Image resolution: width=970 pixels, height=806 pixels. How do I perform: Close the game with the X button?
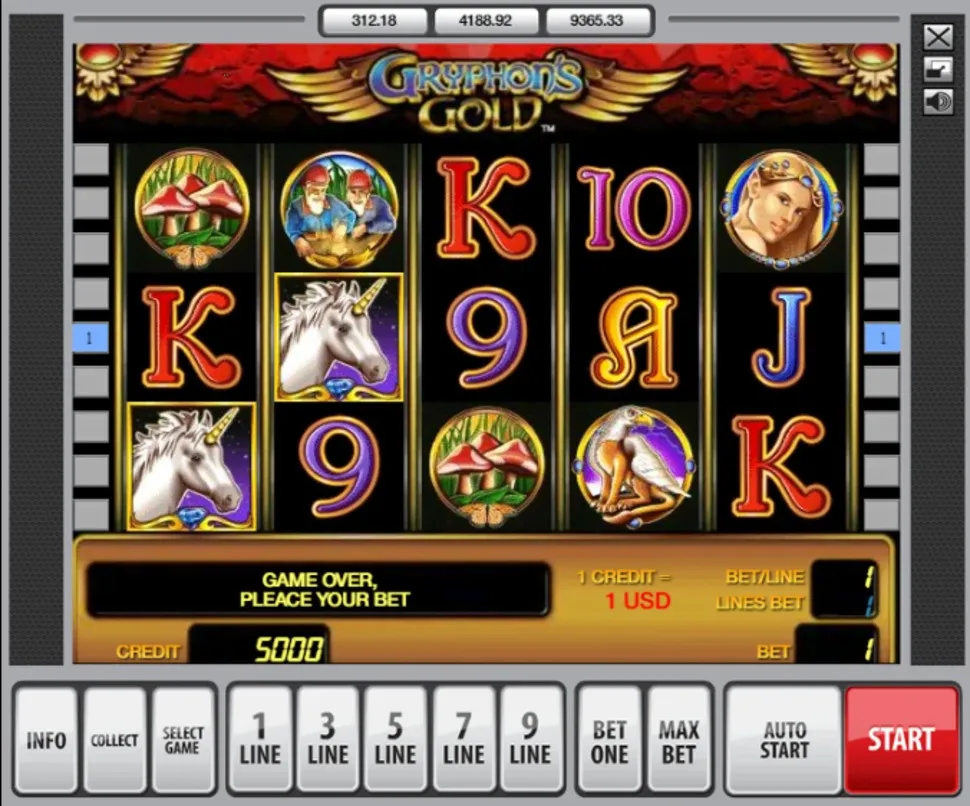click(x=938, y=38)
